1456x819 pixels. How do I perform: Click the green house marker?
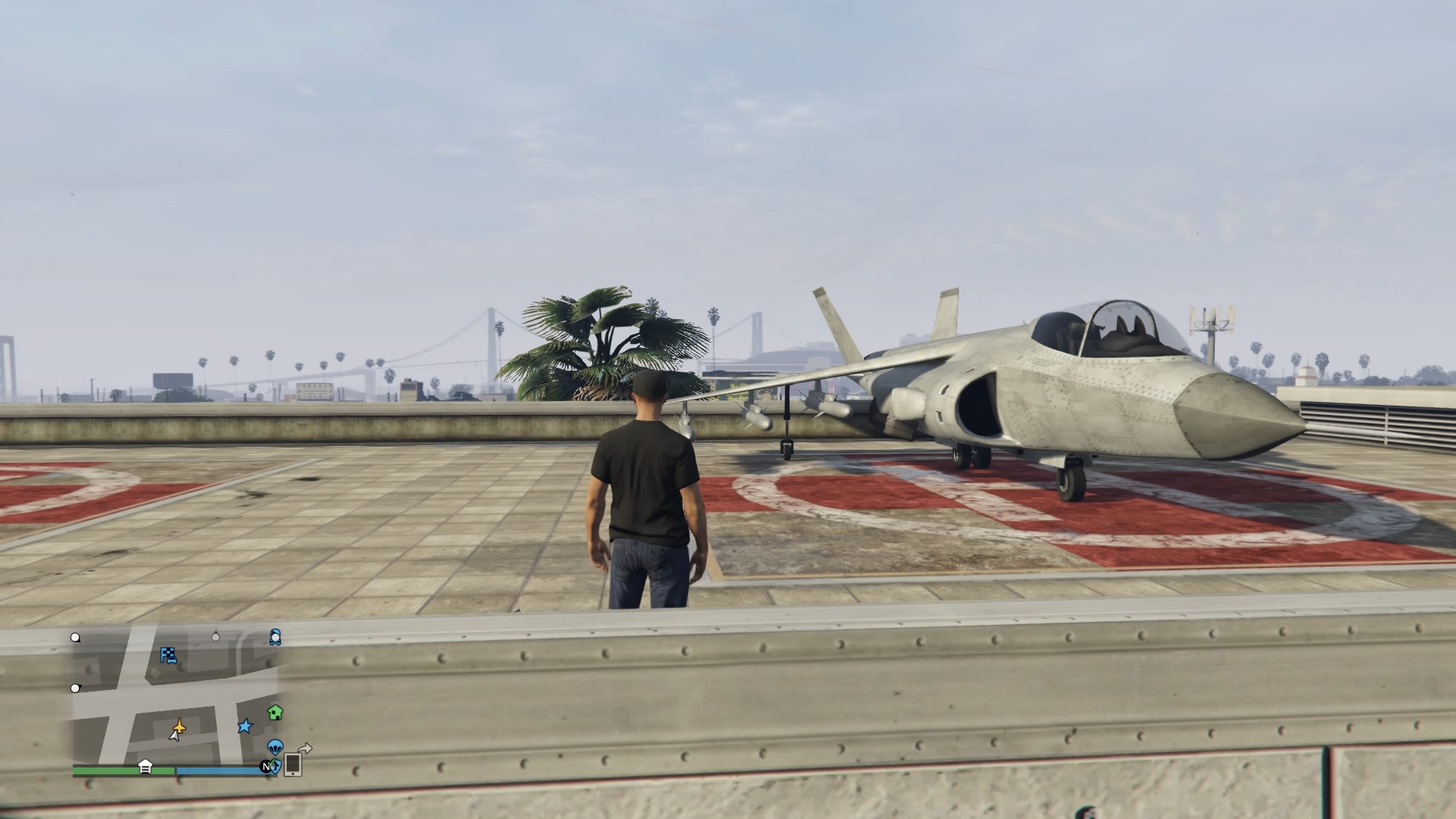[275, 712]
